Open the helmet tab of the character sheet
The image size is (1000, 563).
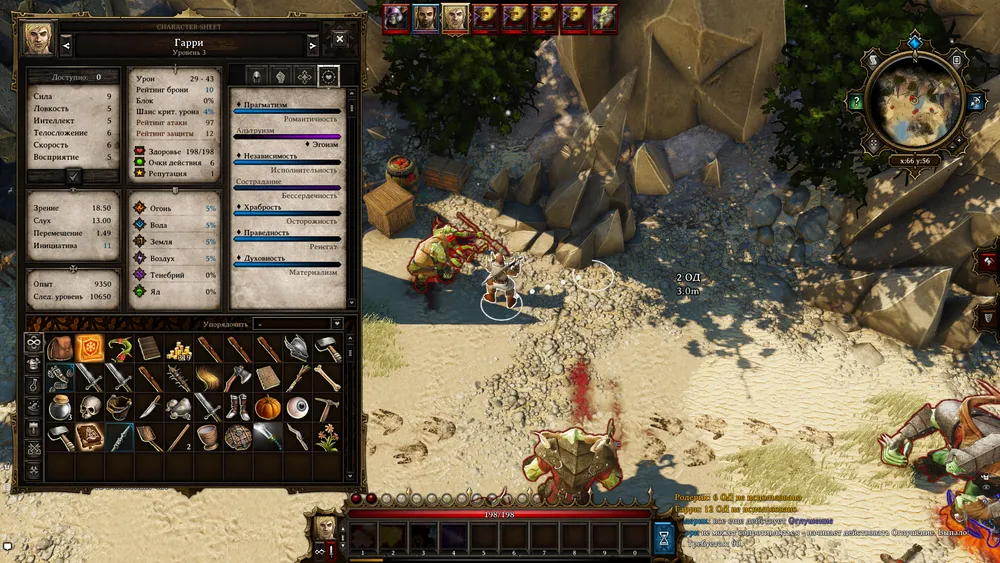coord(254,76)
